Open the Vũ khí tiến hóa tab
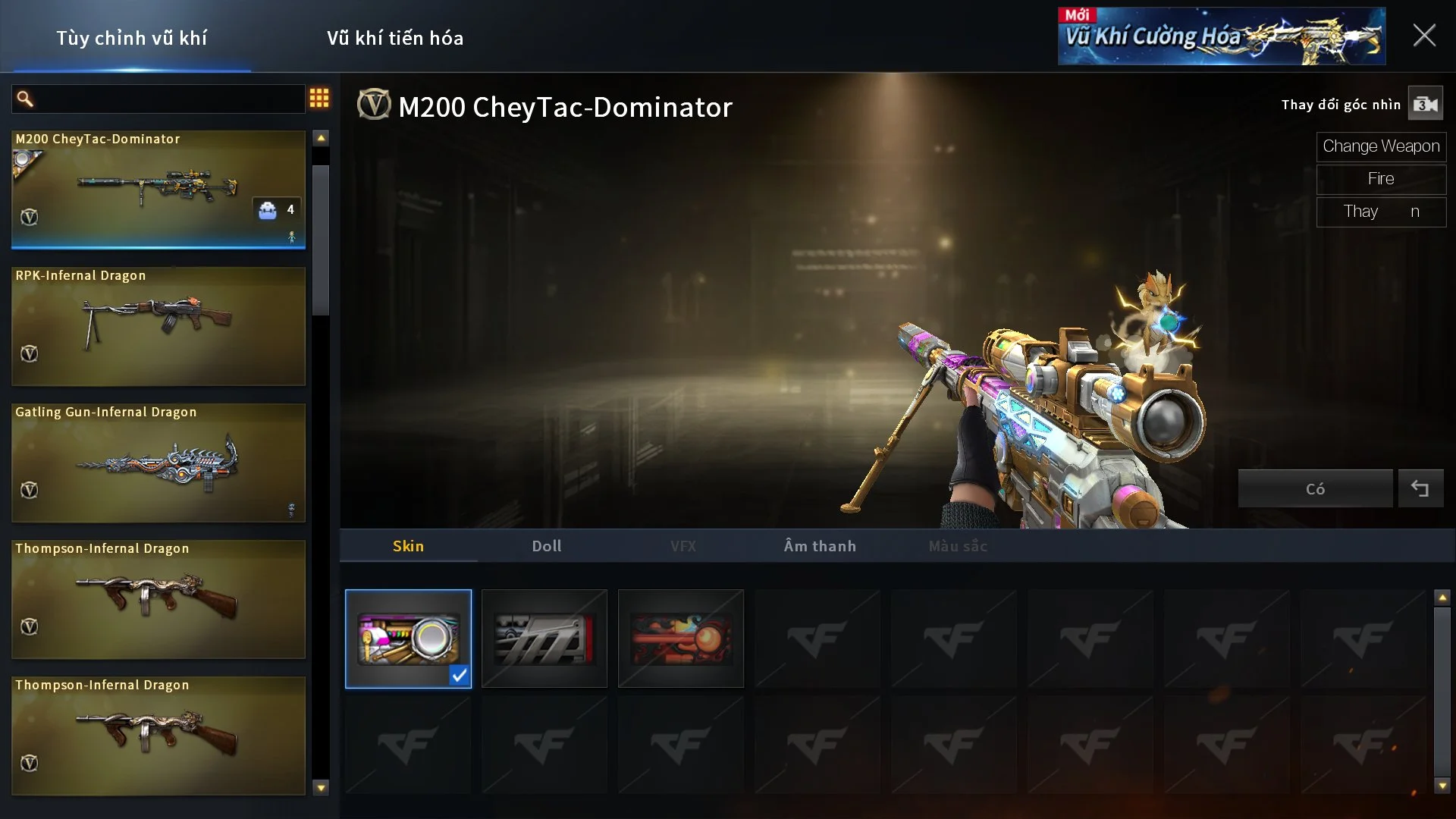This screenshot has width=1456, height=819. point(395,38)
